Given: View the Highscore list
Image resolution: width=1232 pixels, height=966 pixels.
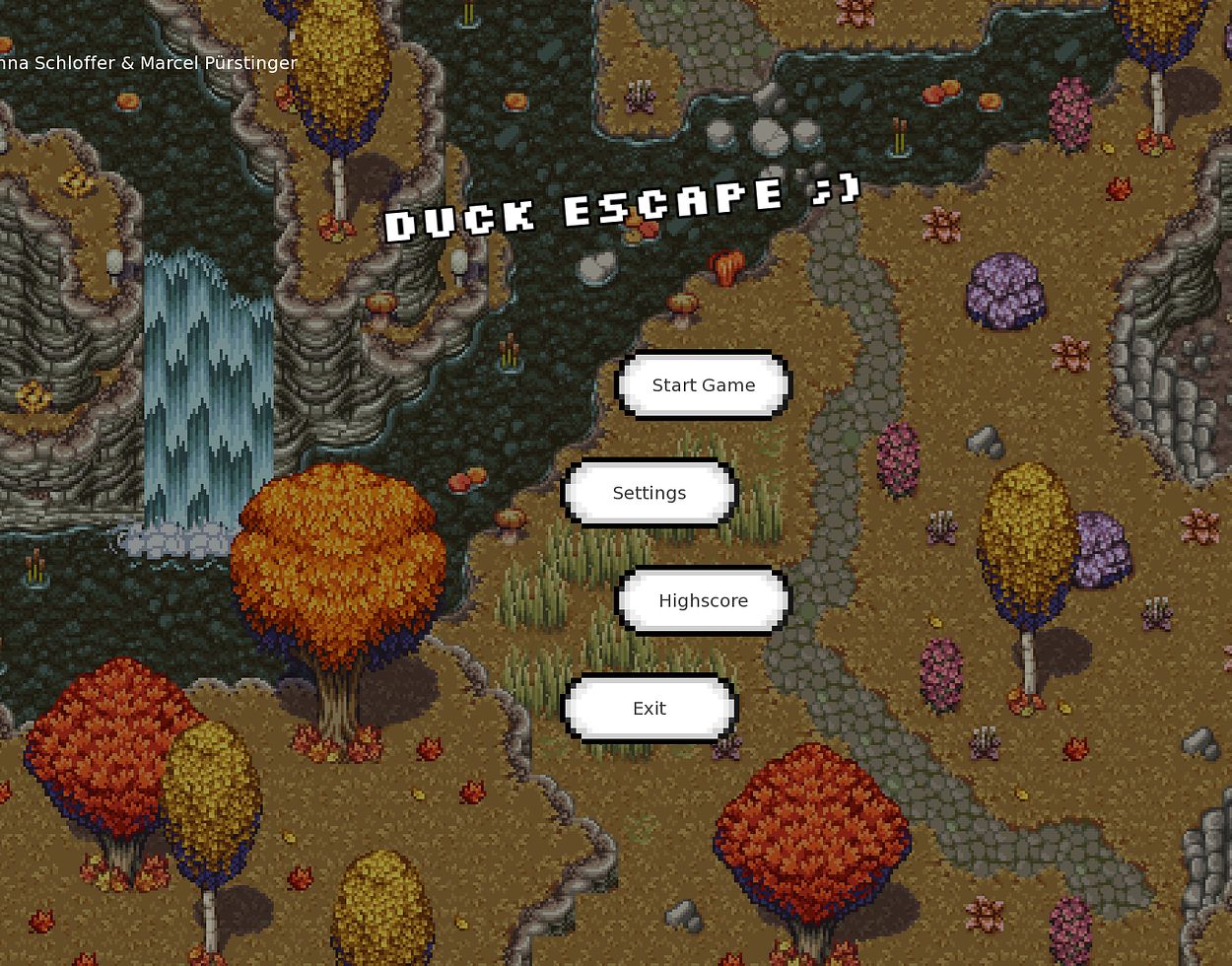Looking at the screenshot, I should (x=703, y=600).
